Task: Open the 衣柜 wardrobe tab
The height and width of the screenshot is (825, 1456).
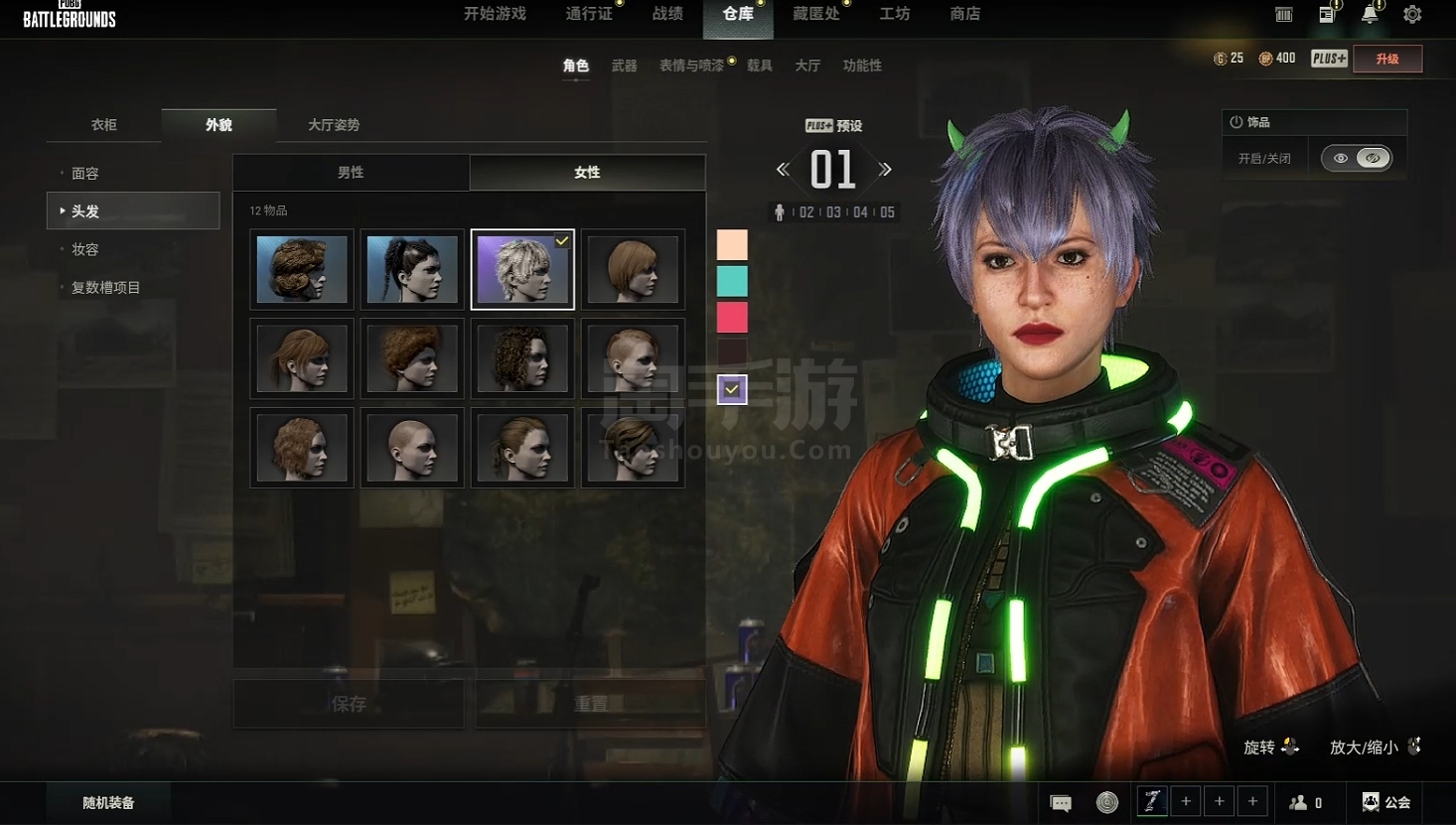Action: [x=104, y=125]
